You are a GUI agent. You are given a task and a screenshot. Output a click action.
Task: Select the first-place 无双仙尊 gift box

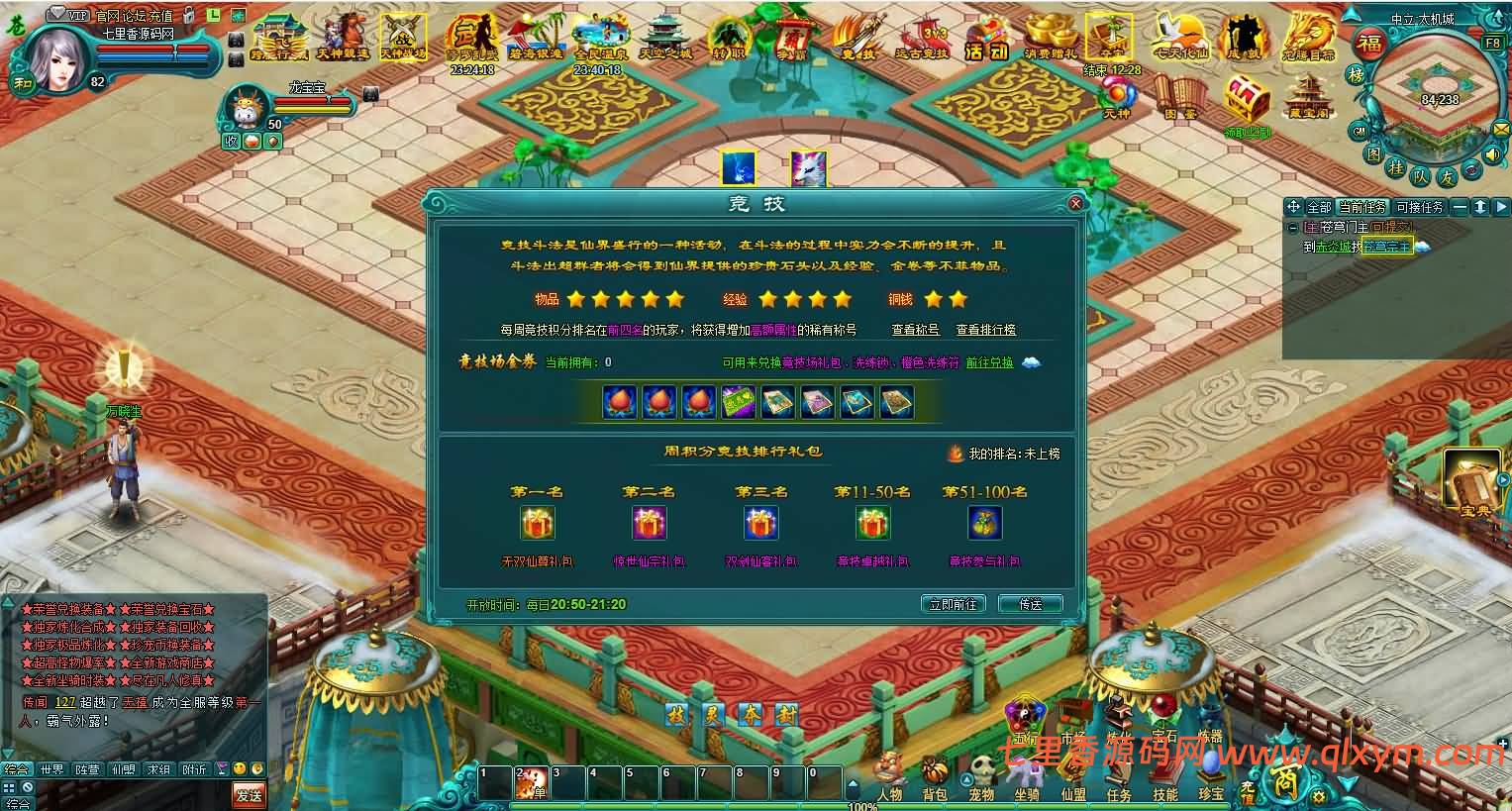tap(538, 523)
